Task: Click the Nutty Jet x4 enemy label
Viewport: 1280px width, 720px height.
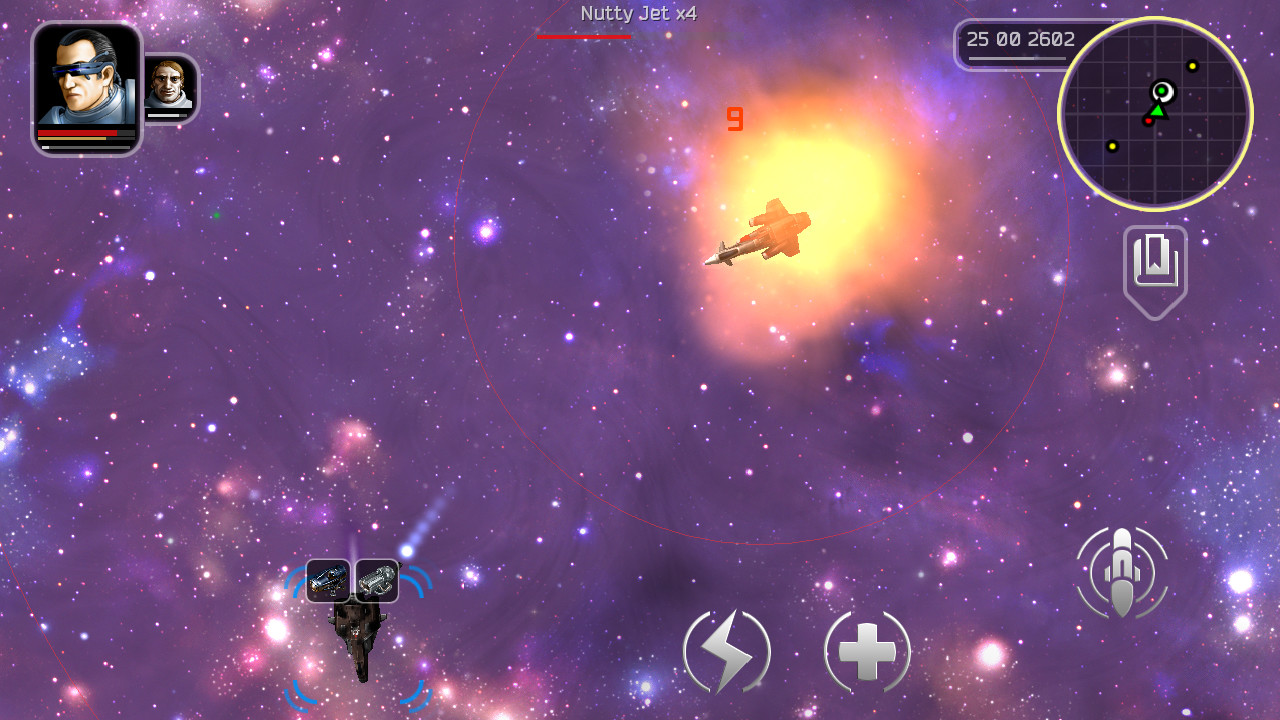Action: pyautogui.click(x=637, y=14)
